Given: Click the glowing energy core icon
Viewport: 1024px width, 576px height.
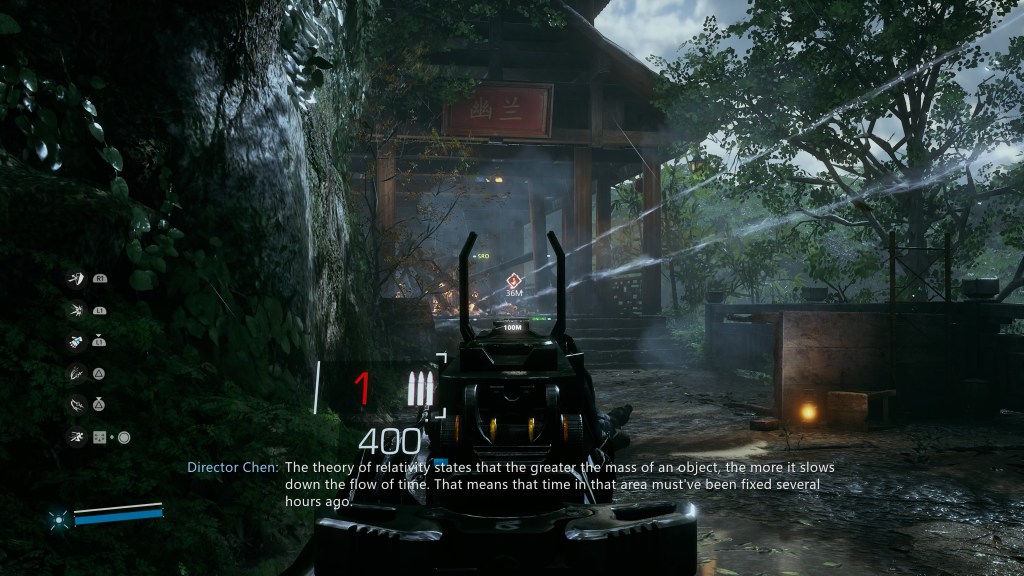Looking at the screenshot, I should pyautogui.click(x=60, y=518).
